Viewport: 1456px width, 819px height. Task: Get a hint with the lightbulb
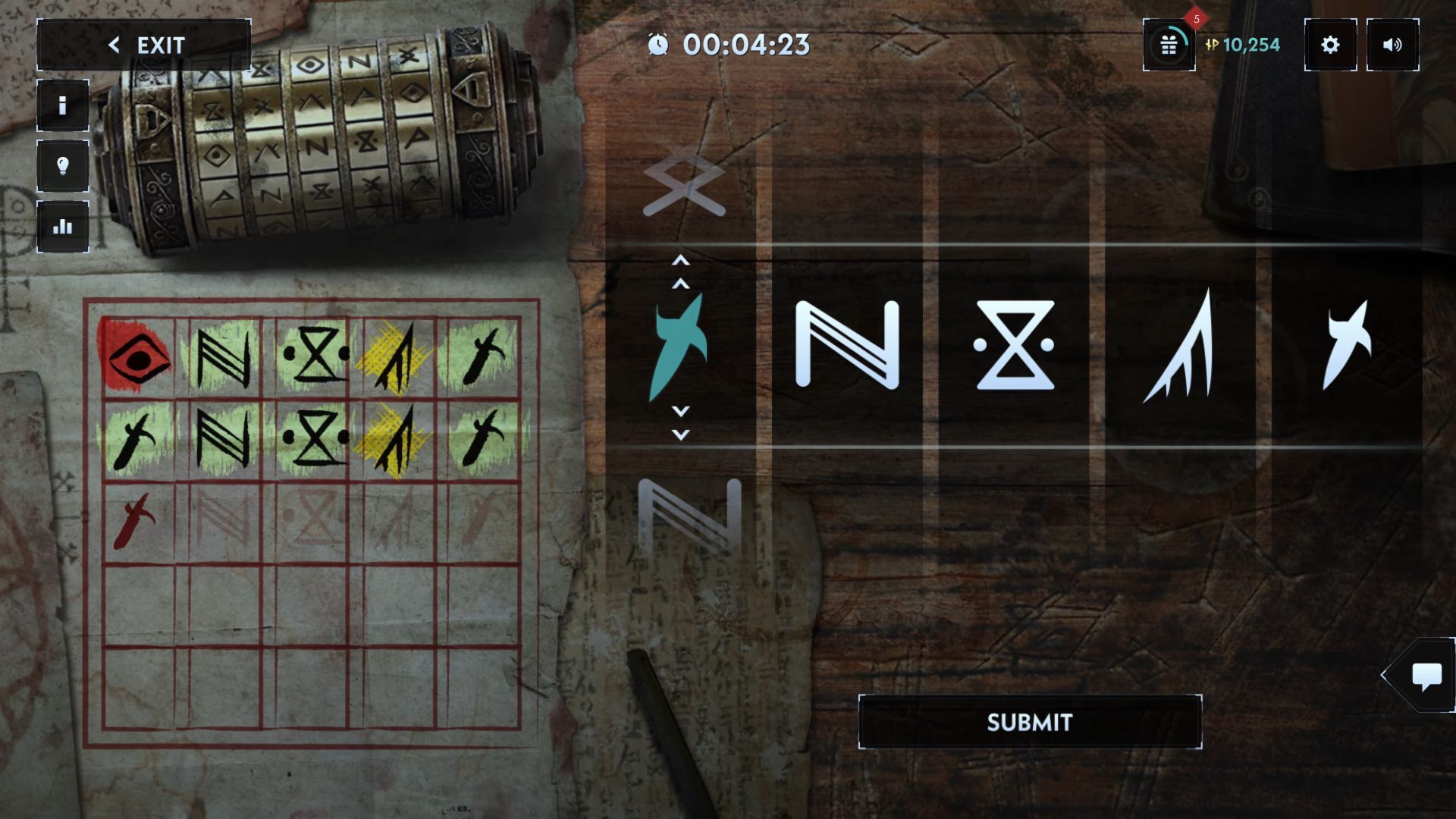tap(63, 166)
